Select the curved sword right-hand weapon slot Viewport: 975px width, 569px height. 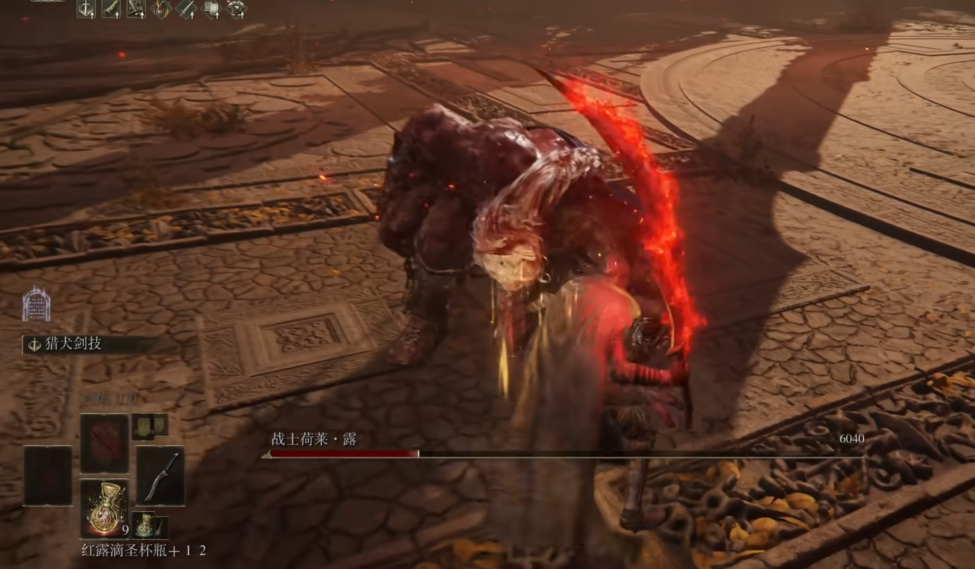160,476
